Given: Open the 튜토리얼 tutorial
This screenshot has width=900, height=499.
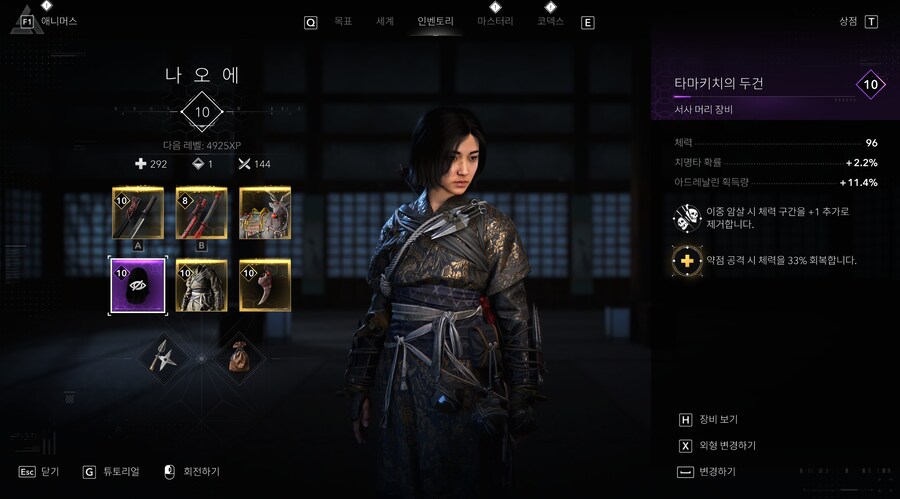Looking at the screenshot, I should [x=119, y=471].
